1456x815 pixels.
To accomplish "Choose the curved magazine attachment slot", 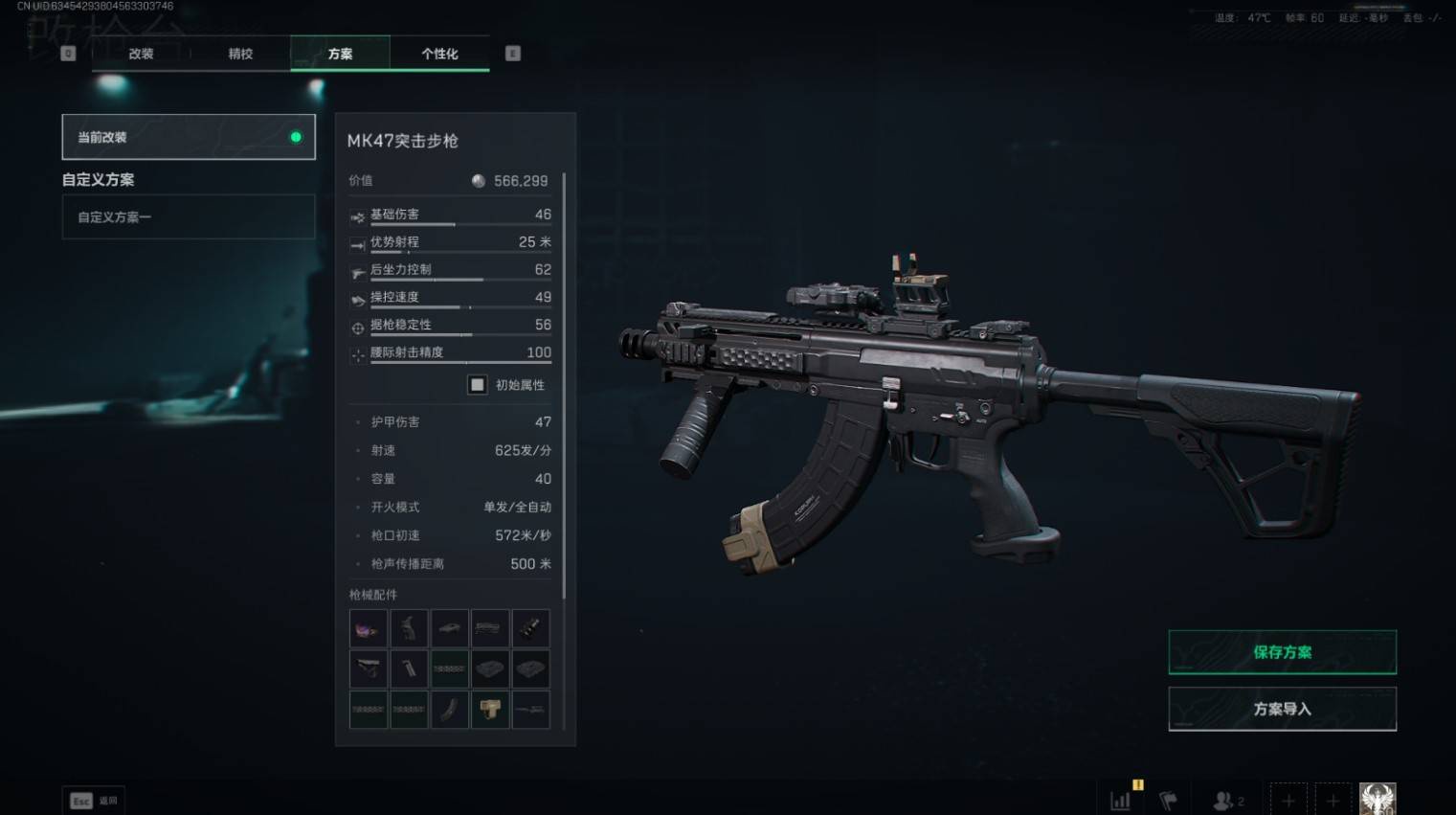I will [449, 710].
